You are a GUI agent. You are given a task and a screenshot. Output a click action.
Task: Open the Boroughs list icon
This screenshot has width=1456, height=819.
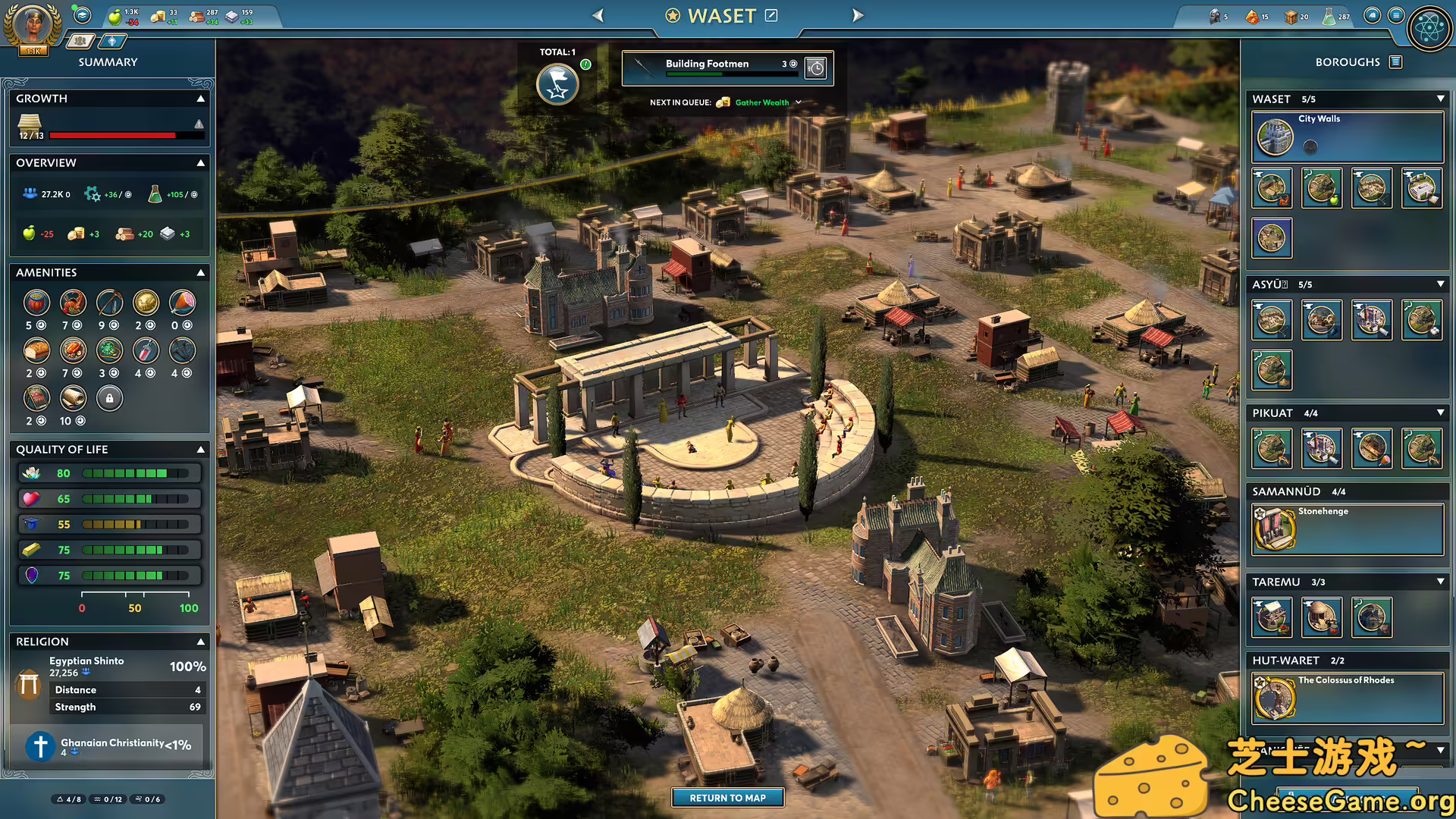click(x=1395, y=62)
